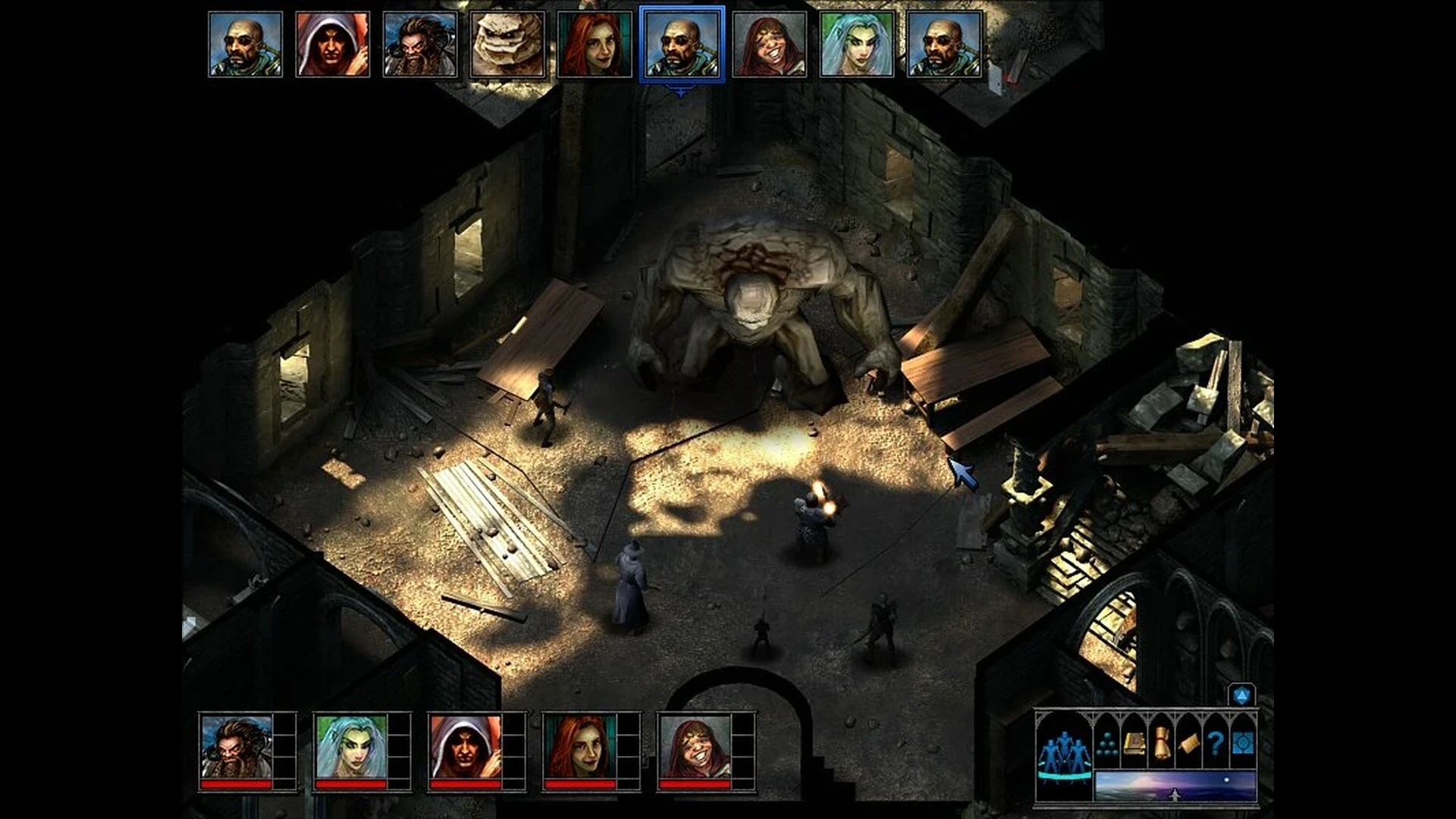
Task: Choose the bearded dwarf party portrait at bottom
Action: tap(236, 748)
